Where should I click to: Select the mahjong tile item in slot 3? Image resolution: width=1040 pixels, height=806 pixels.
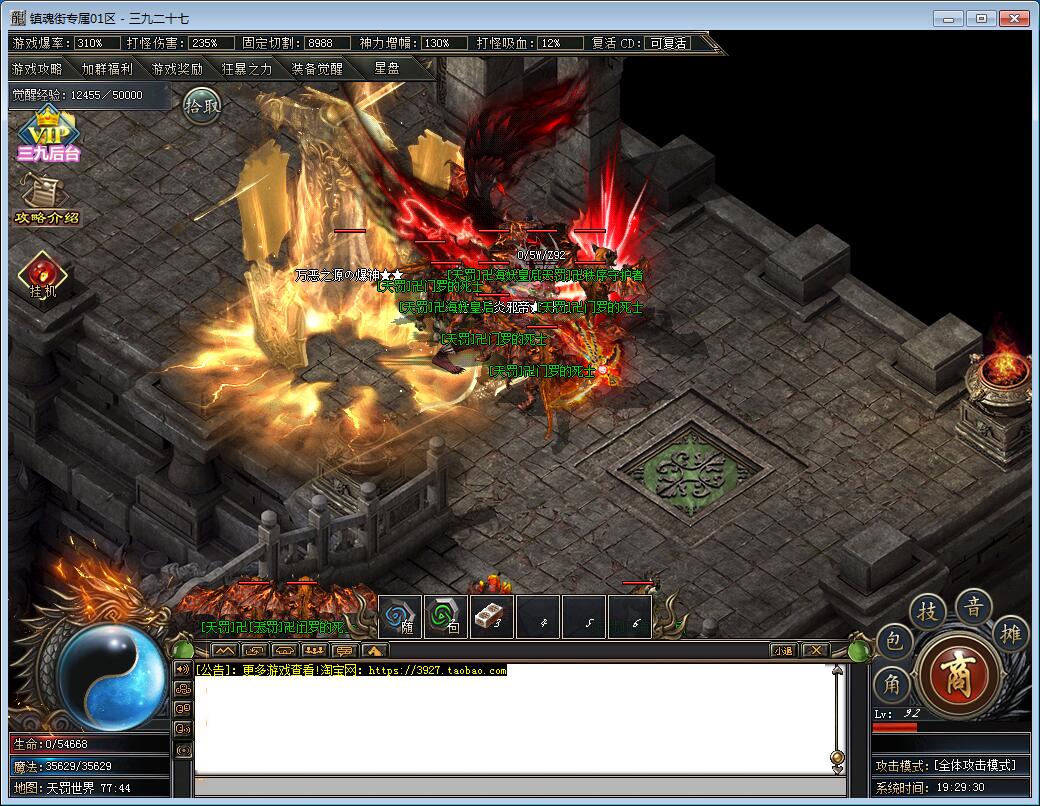pyautogui.click(x=493, y=617)
